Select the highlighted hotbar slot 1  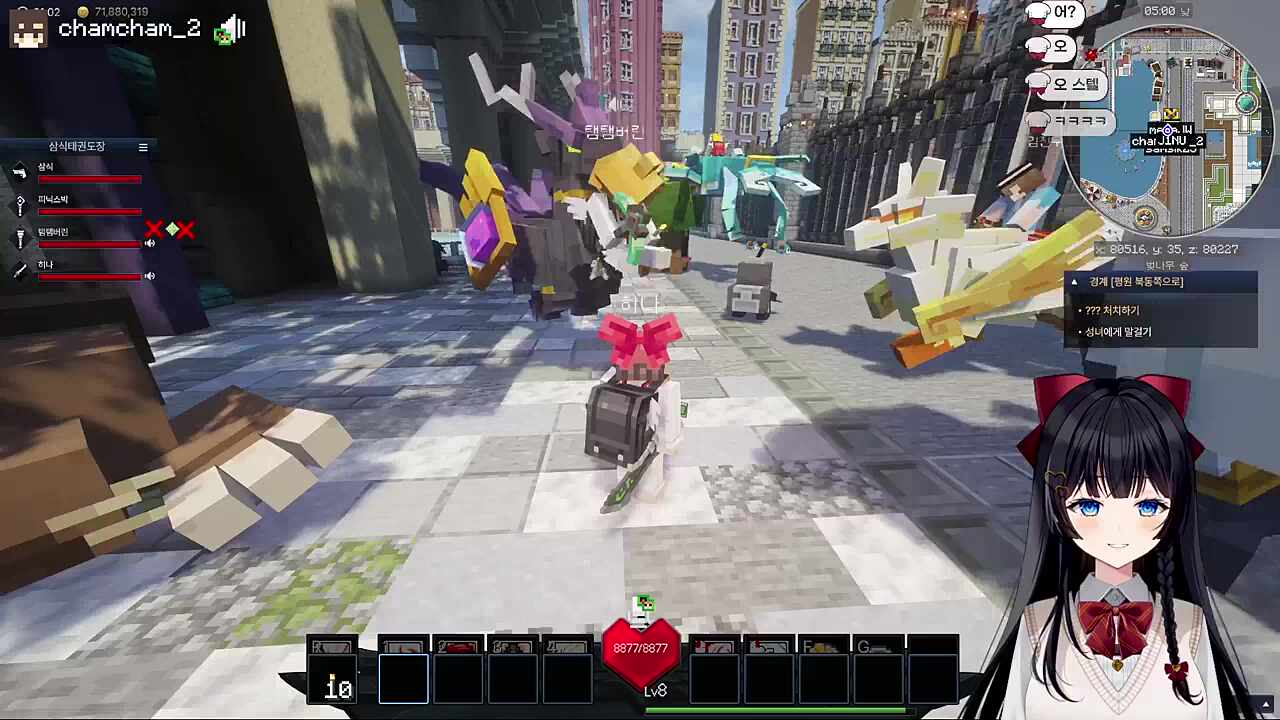[404, 678]
